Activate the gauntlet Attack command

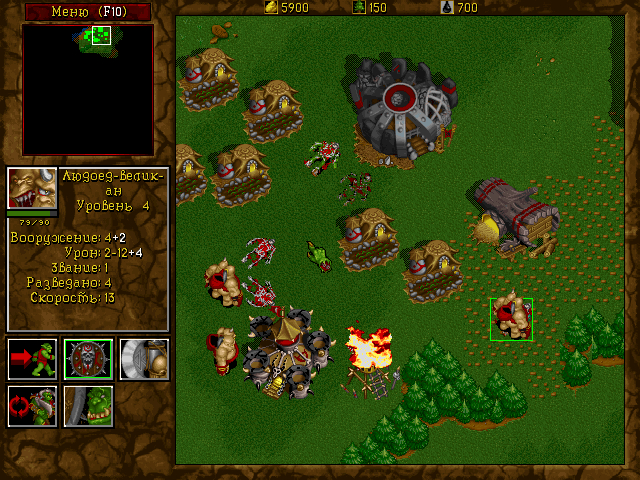(x=144, y=359)
